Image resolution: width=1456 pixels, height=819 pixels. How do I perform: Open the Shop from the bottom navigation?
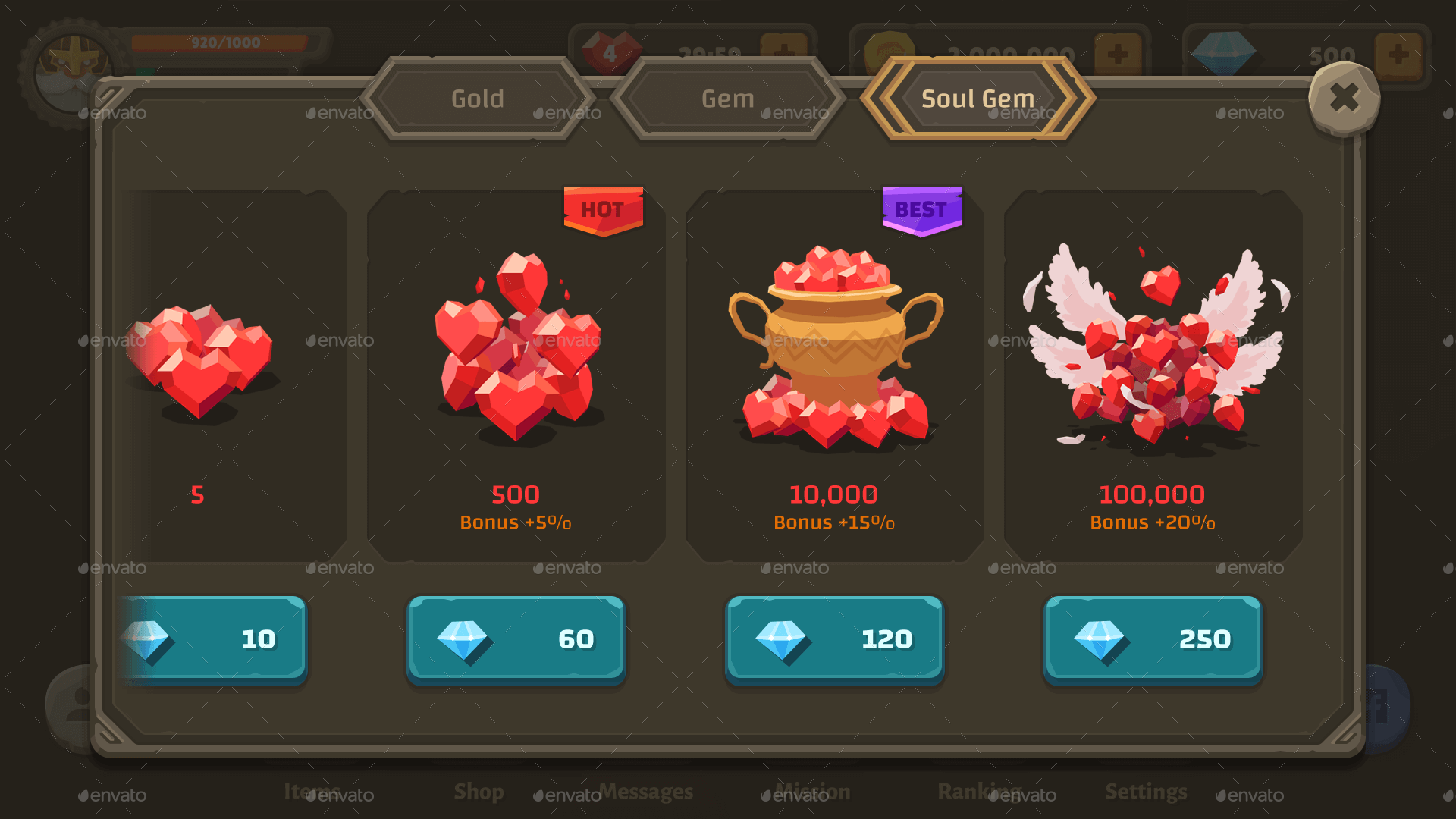point(479,792)
